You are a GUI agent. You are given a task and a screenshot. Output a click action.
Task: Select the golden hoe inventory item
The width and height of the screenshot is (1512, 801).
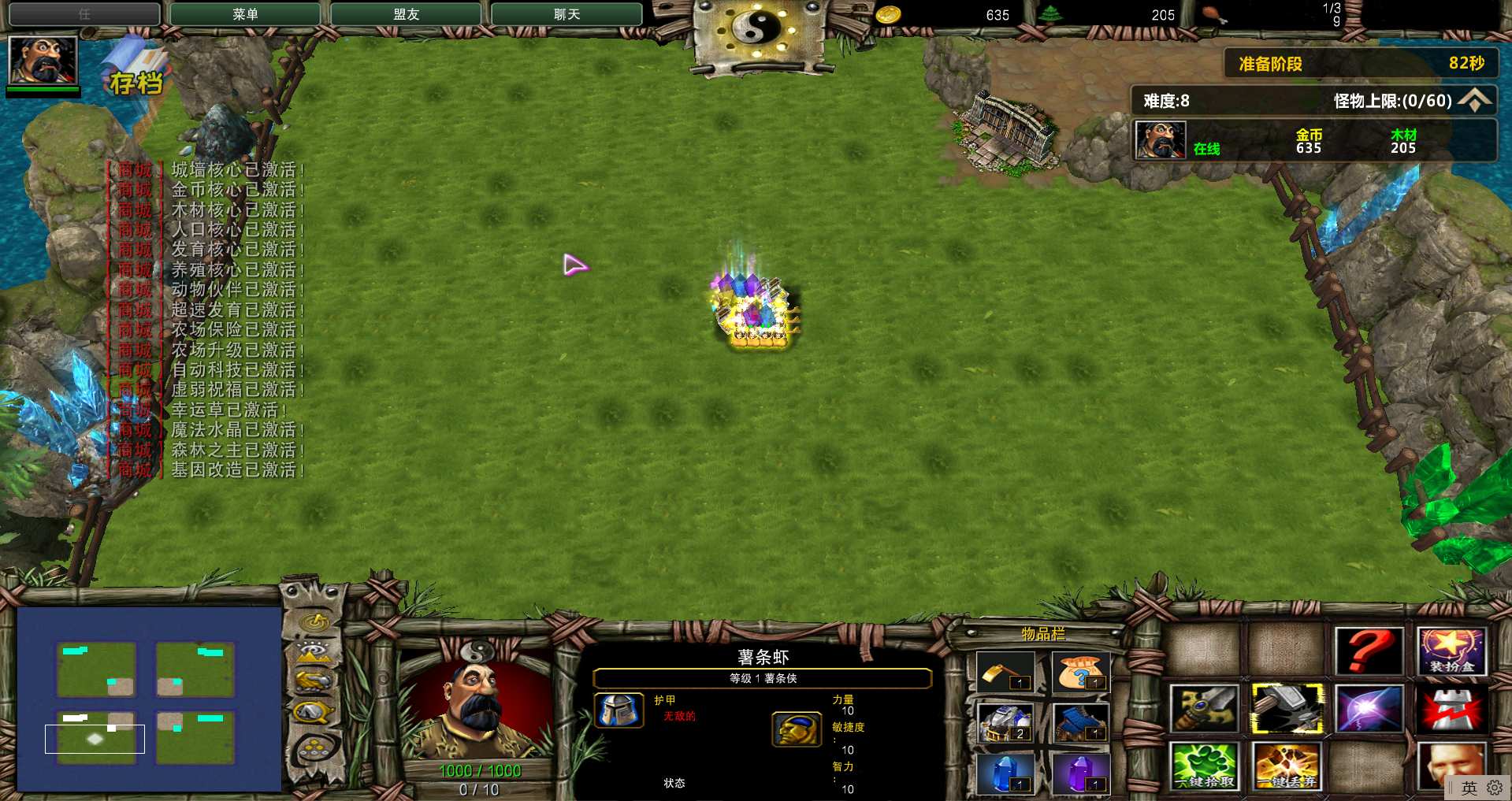(x=1005, y=673)
